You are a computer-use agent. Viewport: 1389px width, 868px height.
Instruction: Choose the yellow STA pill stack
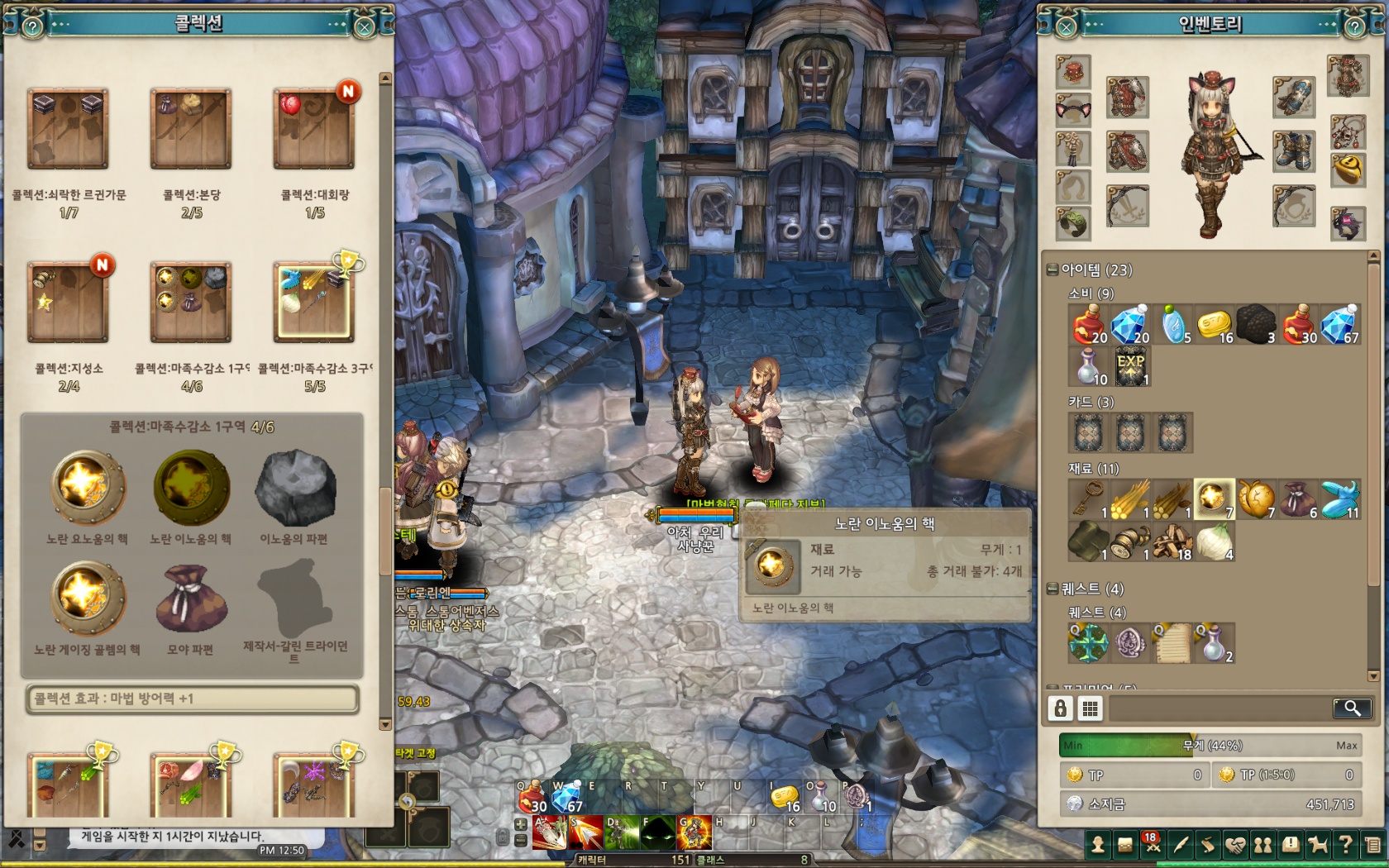pos(1214,325)
